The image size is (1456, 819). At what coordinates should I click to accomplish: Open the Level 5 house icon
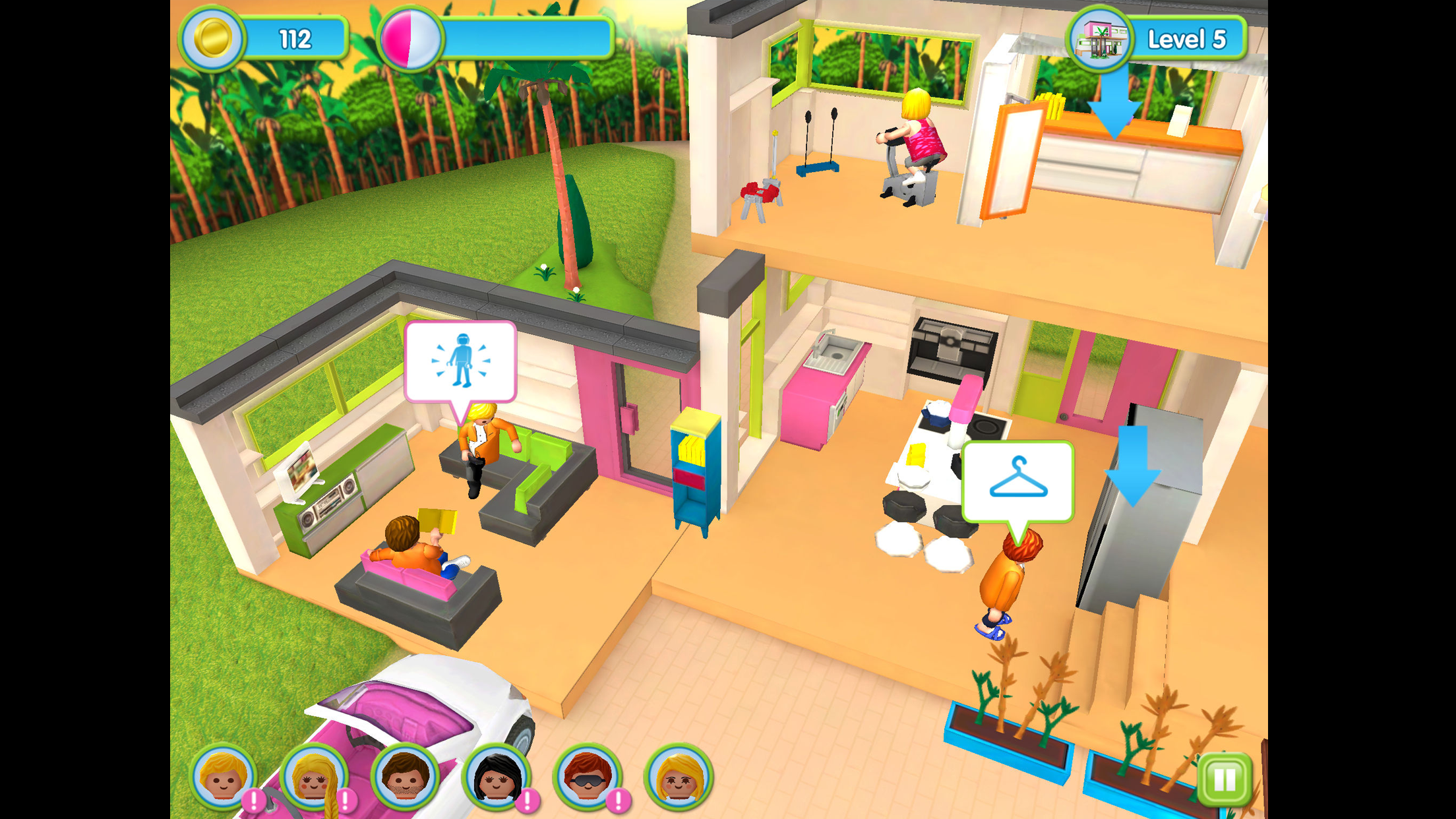(1099, 40)
